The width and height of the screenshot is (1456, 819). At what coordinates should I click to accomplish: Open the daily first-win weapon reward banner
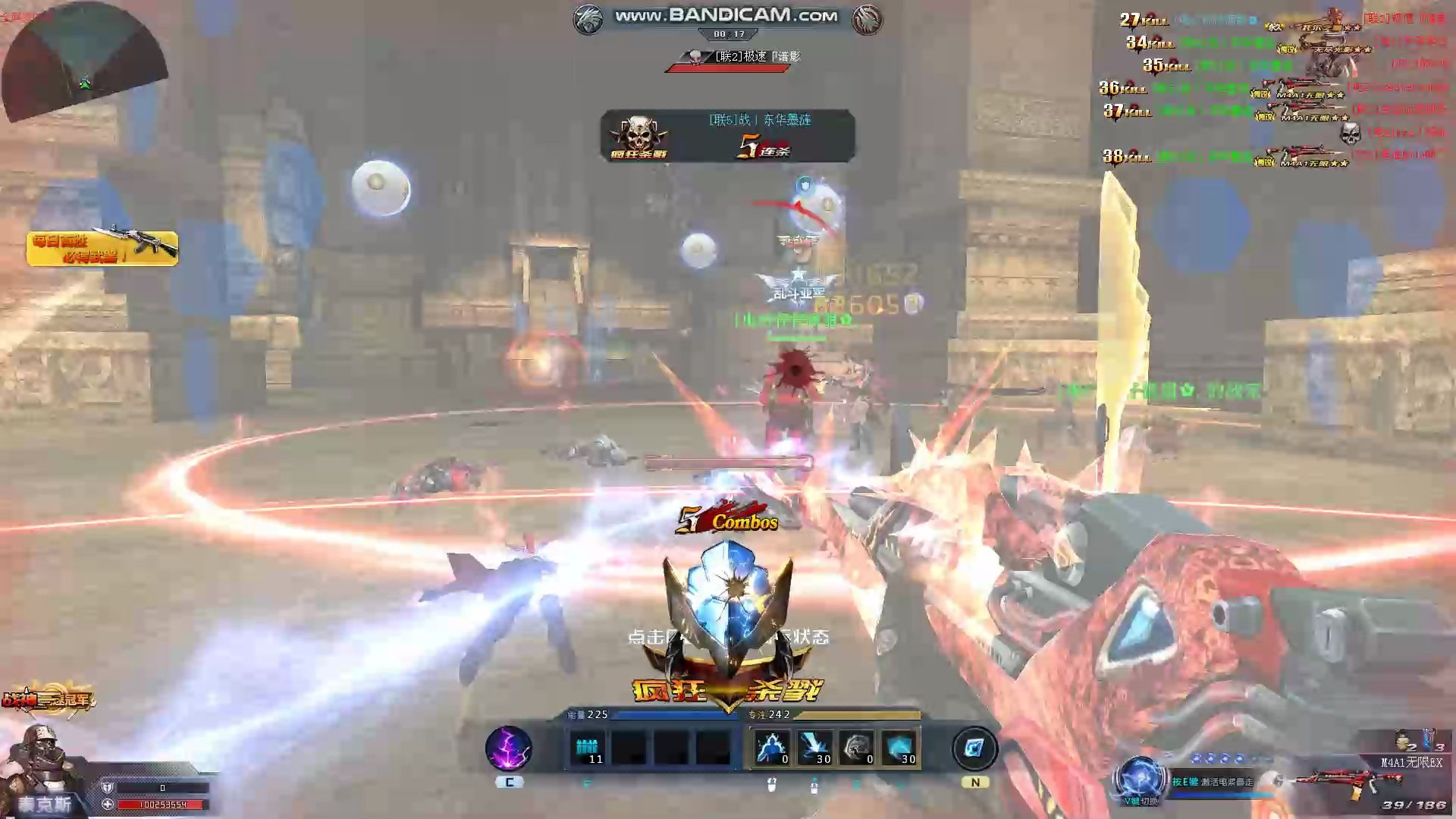point(102,249)
